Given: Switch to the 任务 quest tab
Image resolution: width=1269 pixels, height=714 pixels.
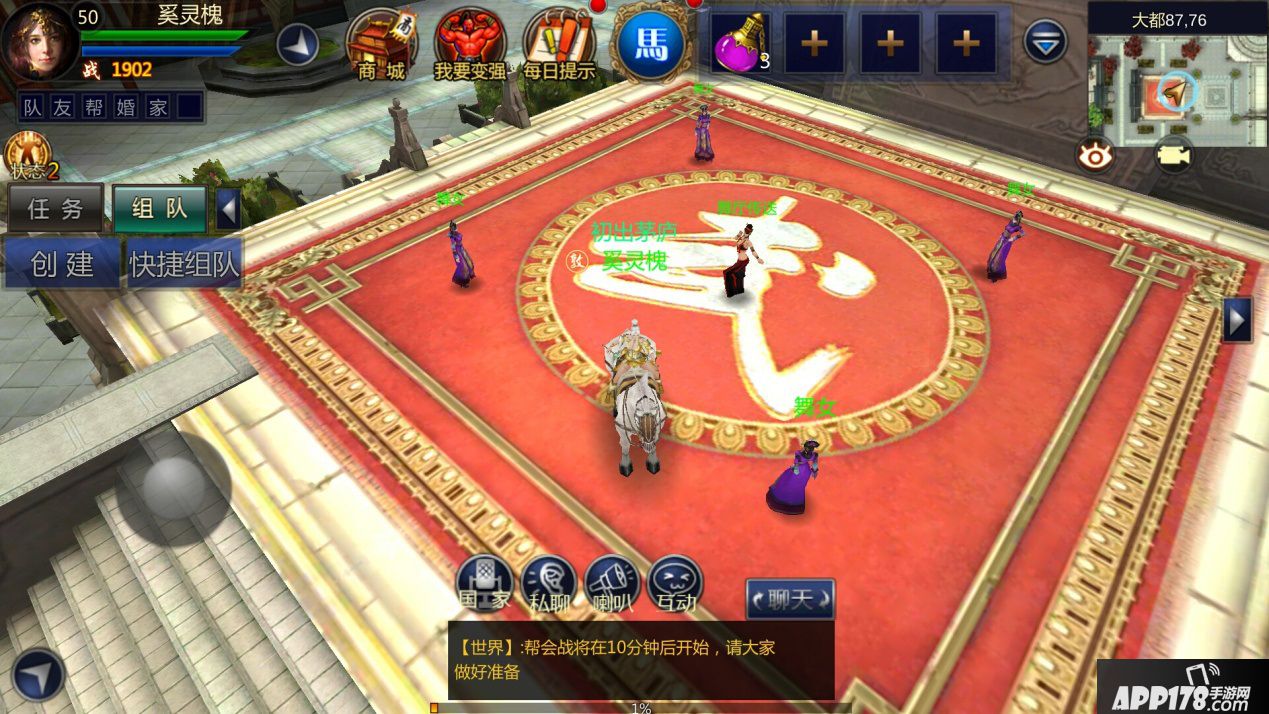Looking at the screenshot, I should 56,208.
